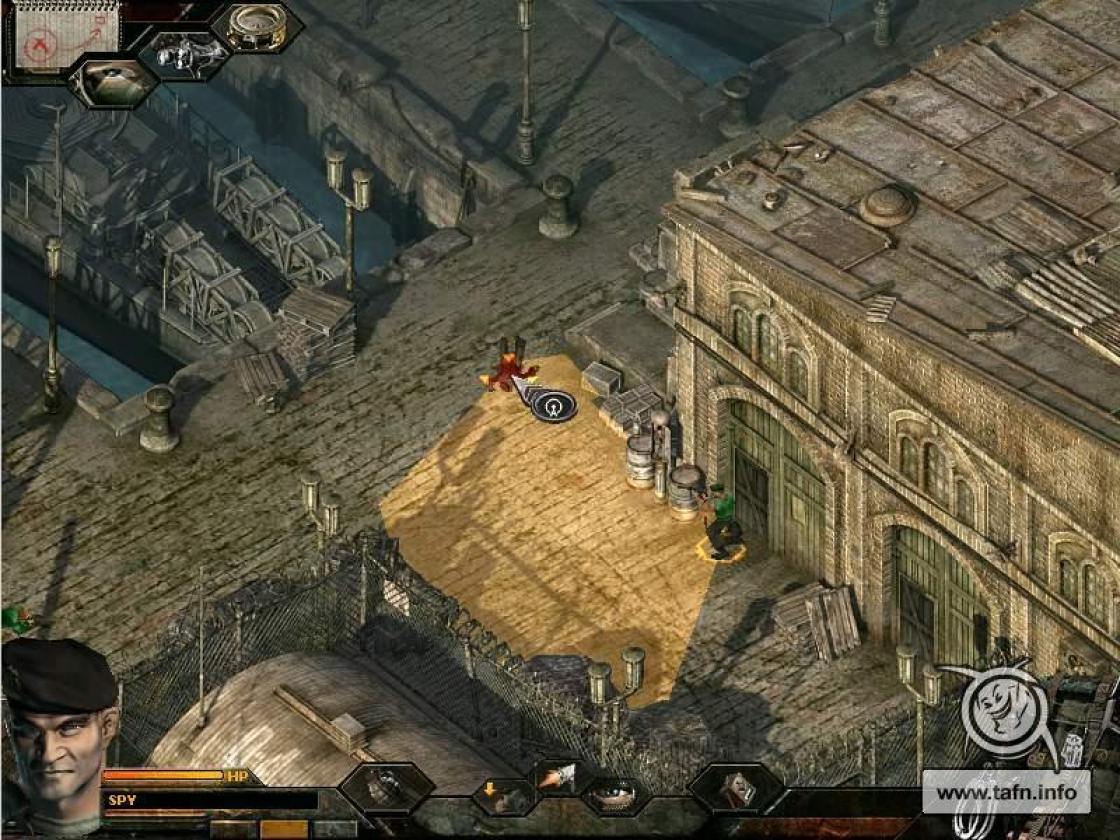Click the brass compass icon
Viewport: 1120px width, 840px height.
coord(257,27)
